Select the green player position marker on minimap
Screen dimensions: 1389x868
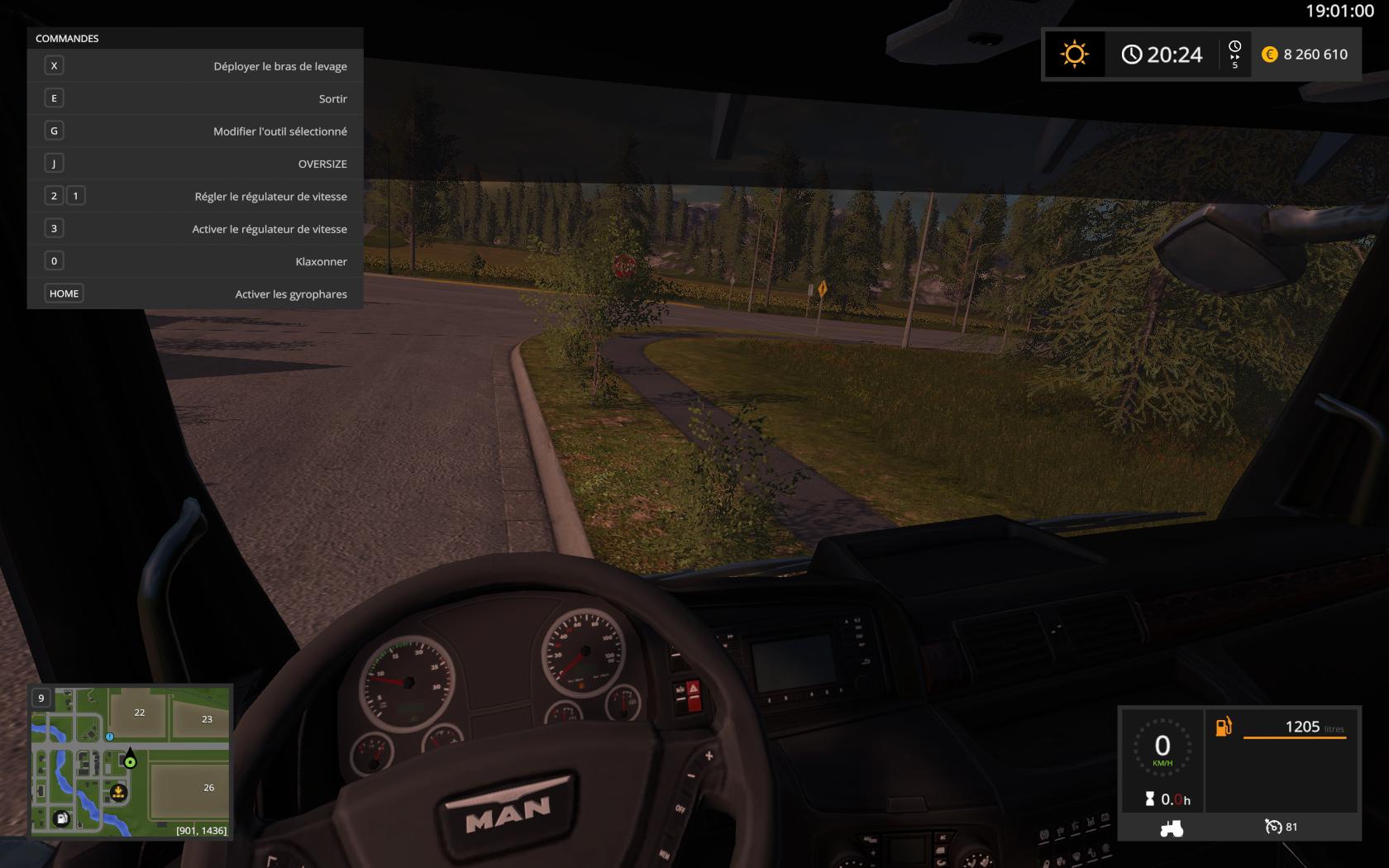[130, 761]
